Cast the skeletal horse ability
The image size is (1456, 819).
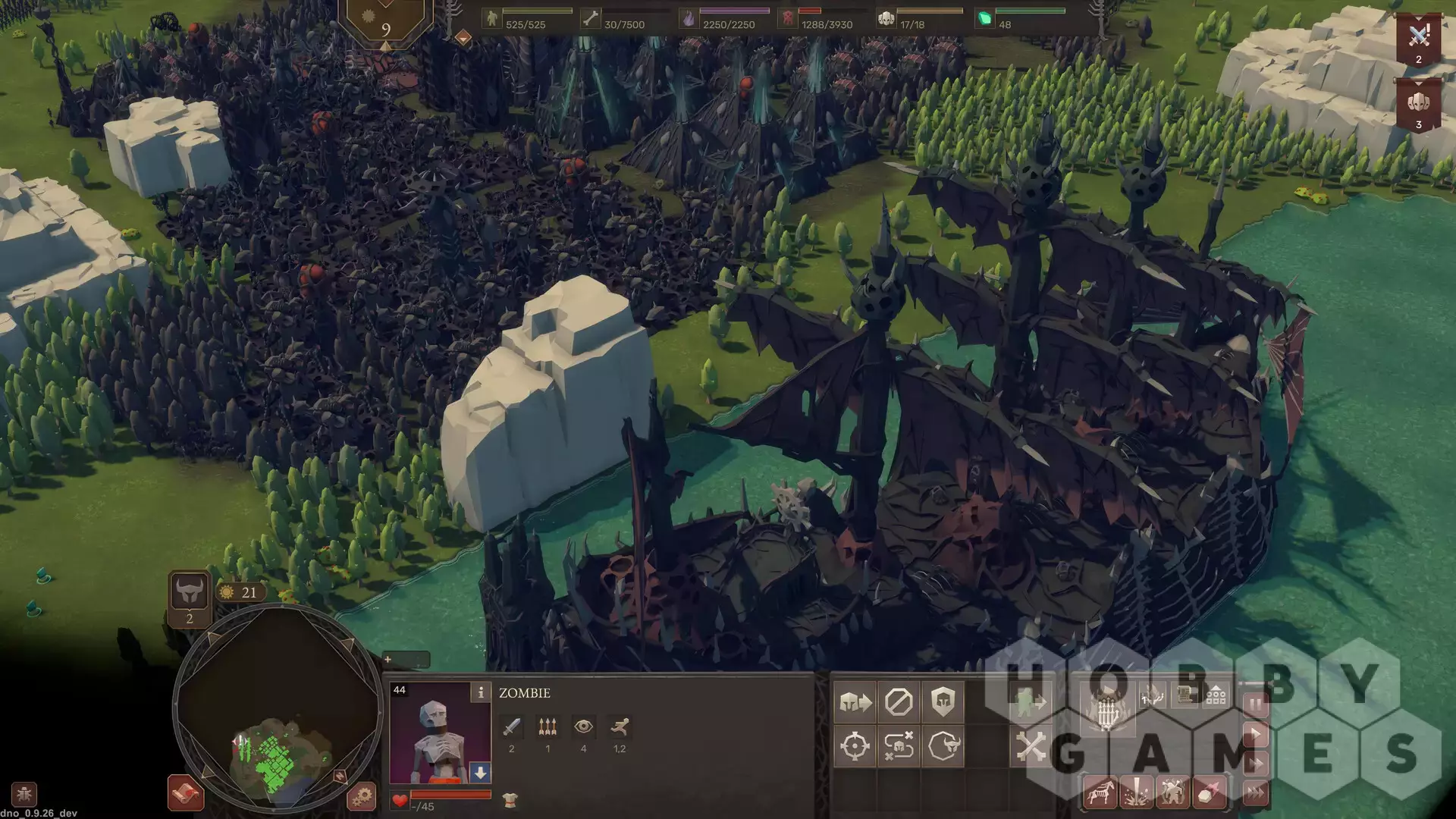pos(1100,794)
